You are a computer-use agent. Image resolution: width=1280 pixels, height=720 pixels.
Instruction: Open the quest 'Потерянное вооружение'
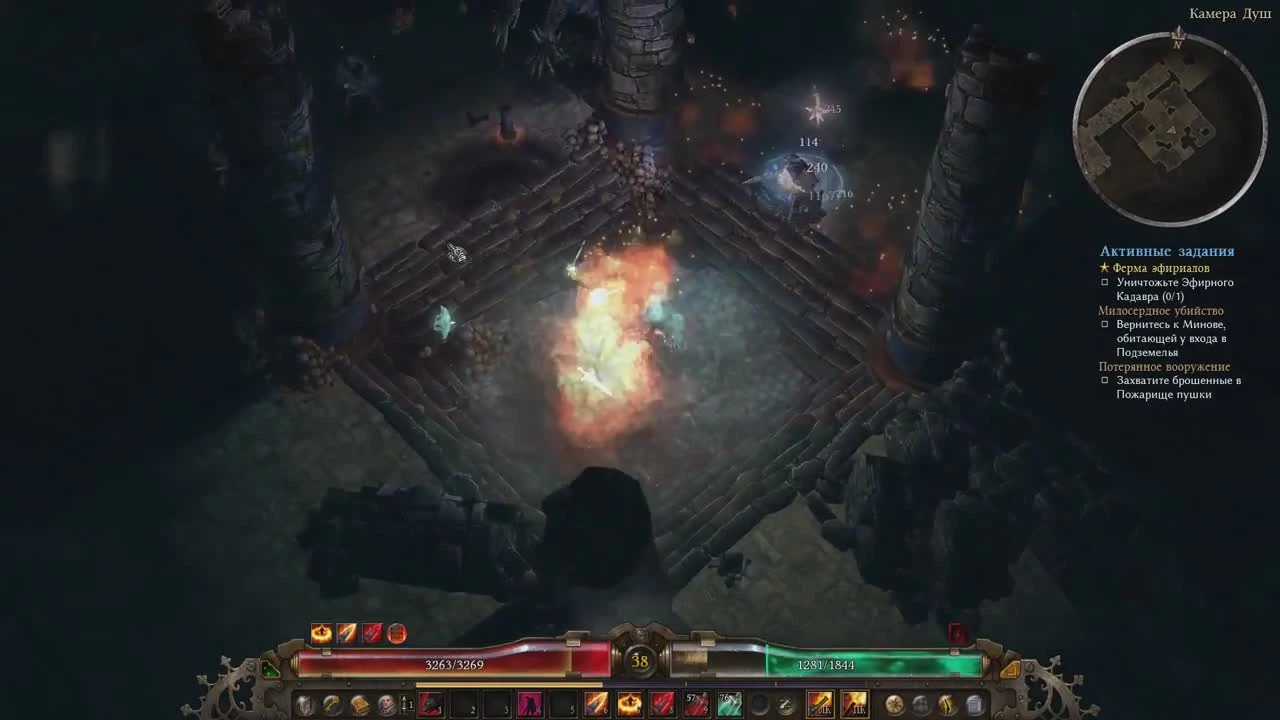coord(1167,367)
